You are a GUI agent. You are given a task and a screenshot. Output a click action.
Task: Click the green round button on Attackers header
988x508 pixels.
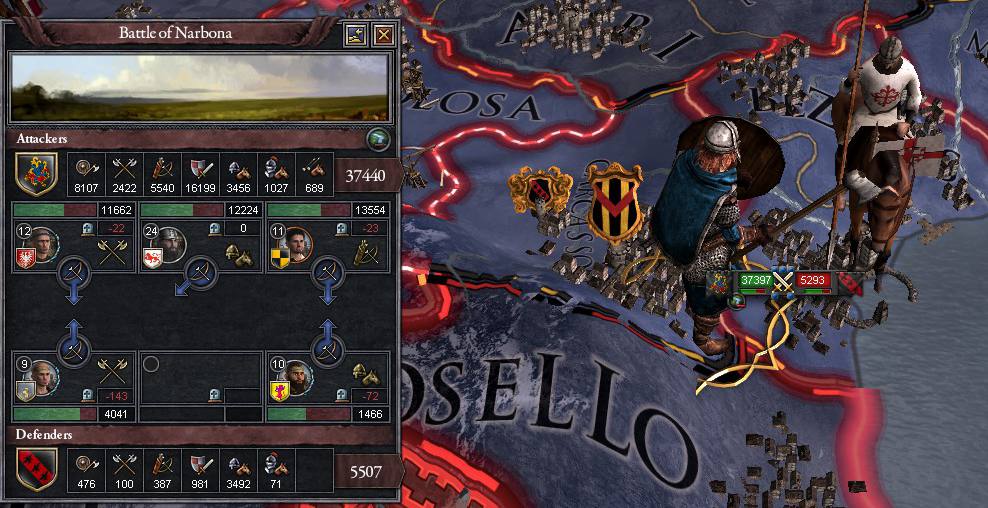(377, 138)
